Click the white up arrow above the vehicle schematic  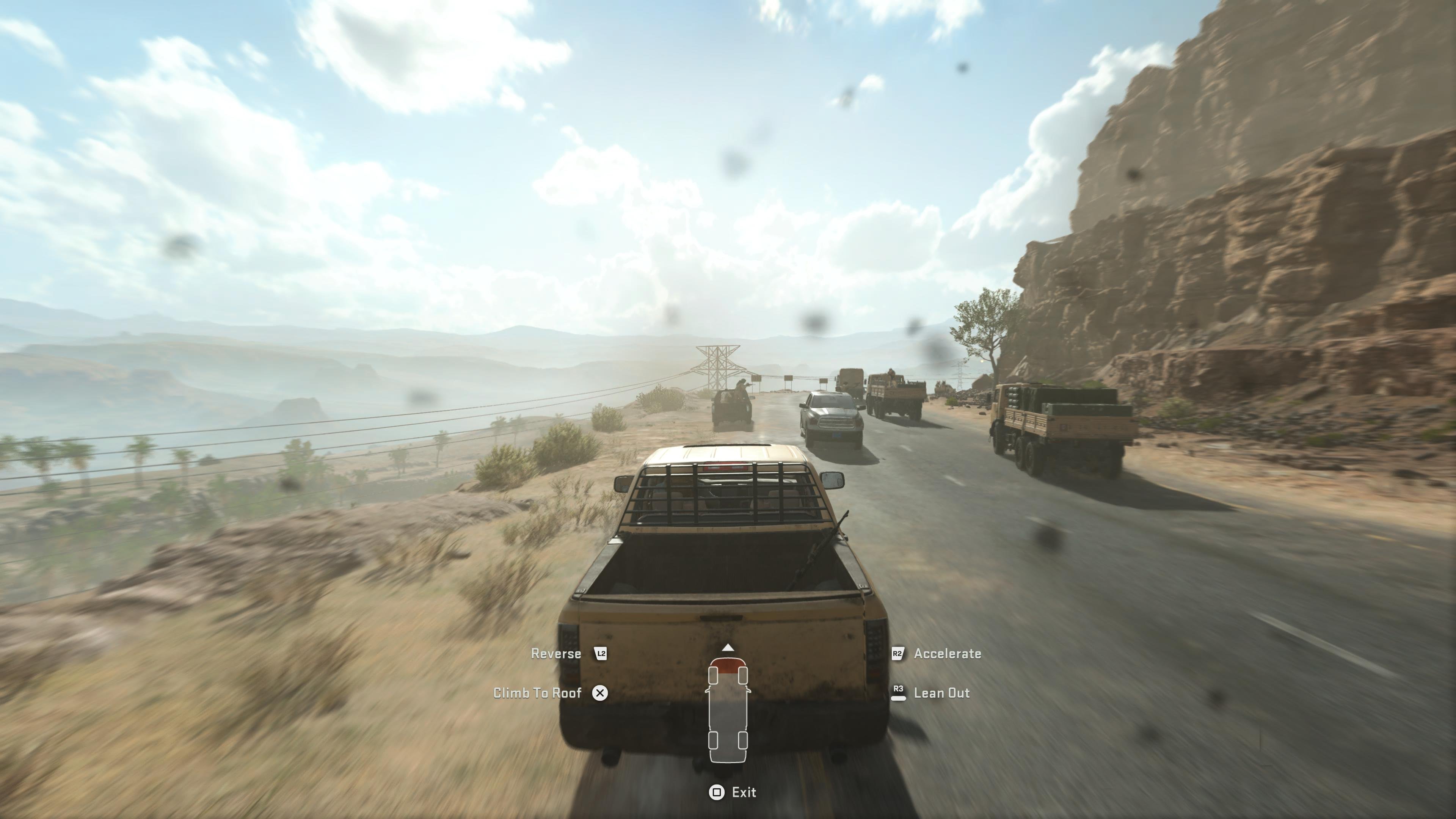pos(728,647)
